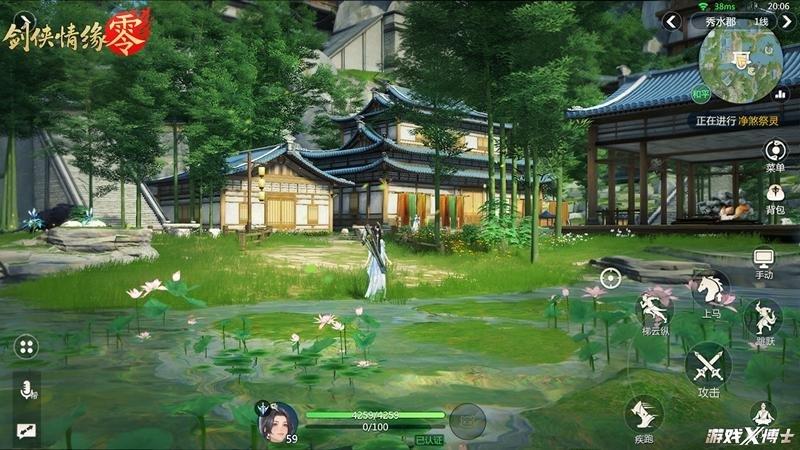Mount the horse with 上马
Viewport: 800px width, 450px height.
710,292
